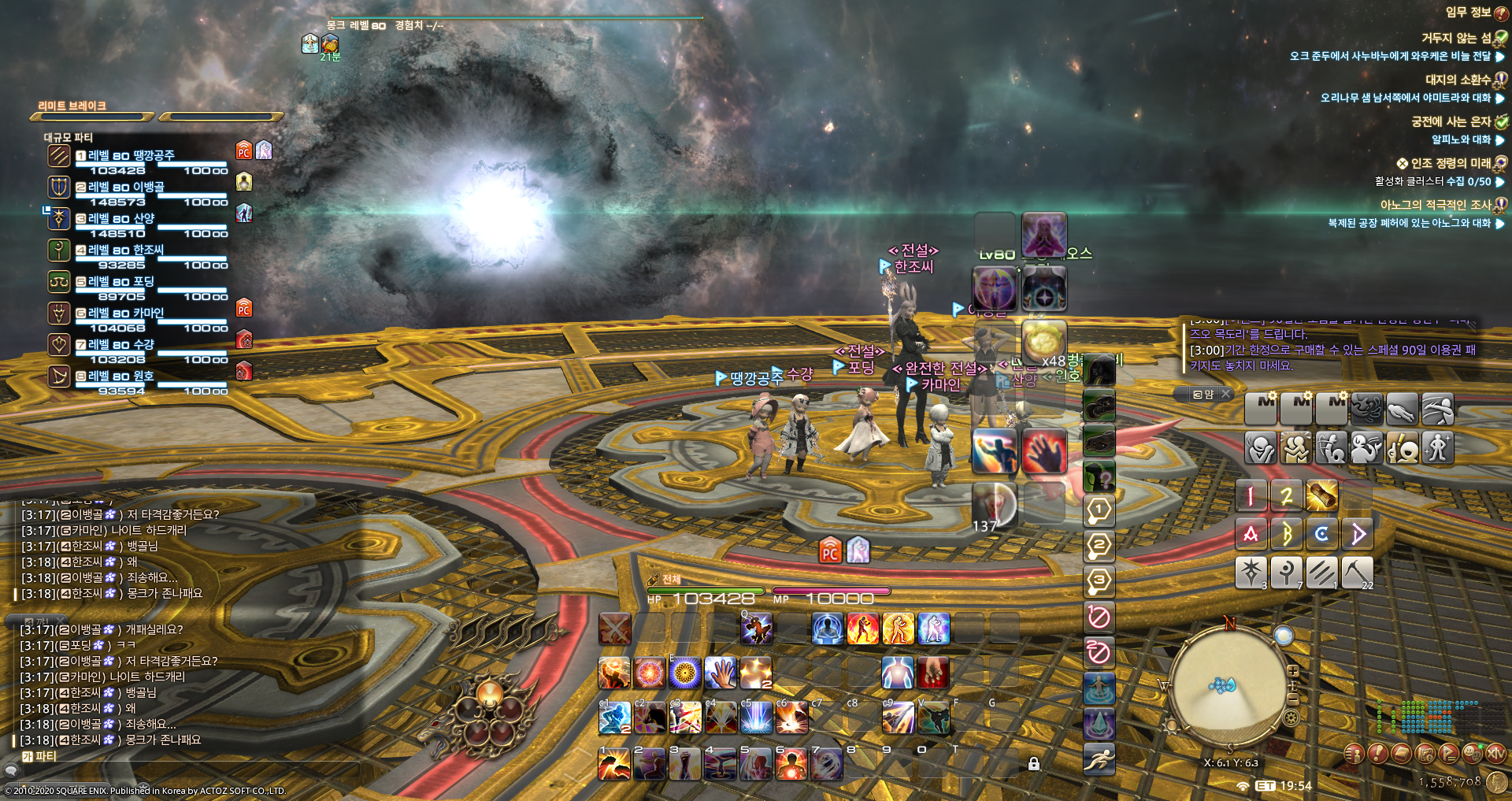
Task: Switch to the 파티 chat channel
Action: (x=39, y=756)
